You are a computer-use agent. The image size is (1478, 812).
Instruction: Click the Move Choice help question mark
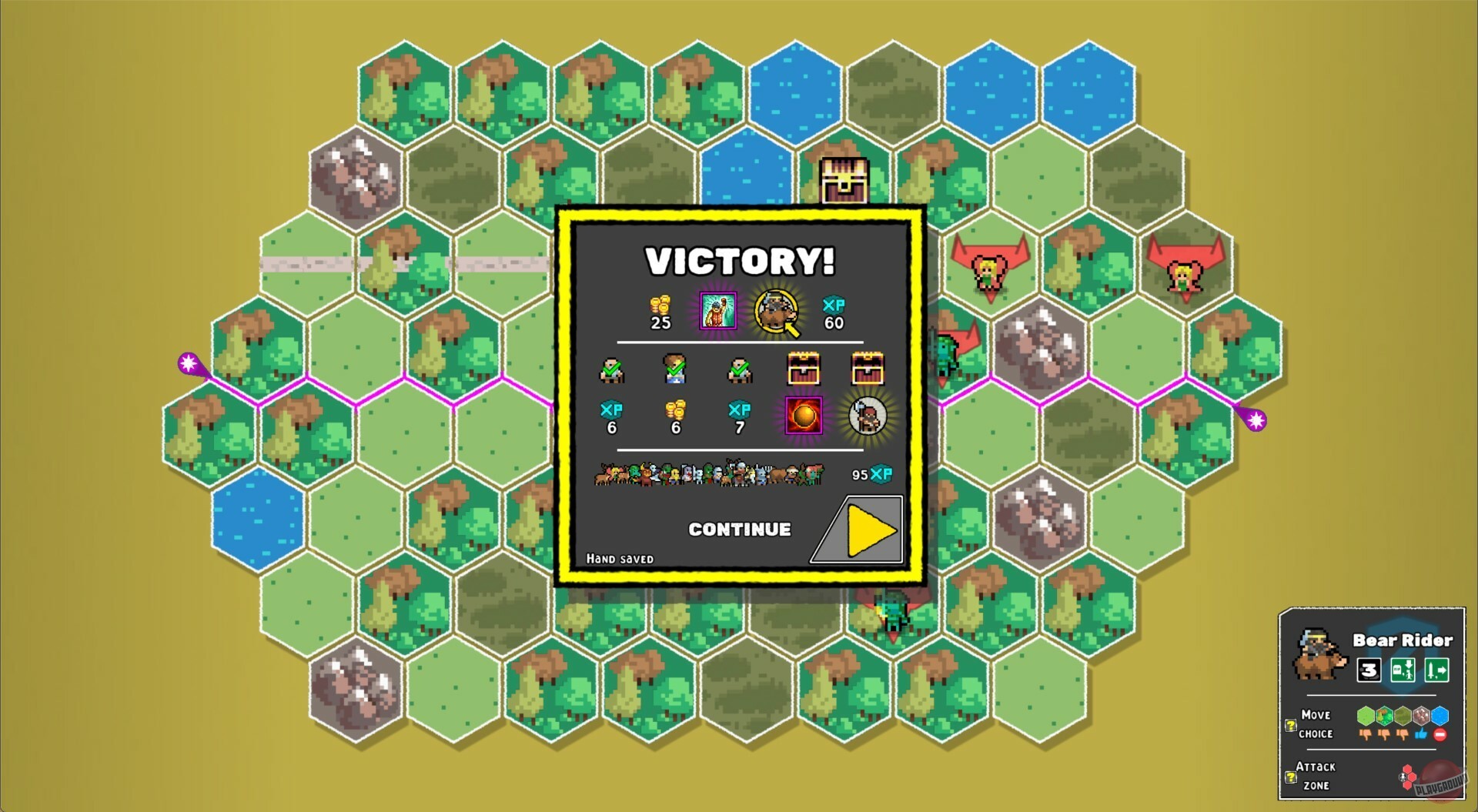pos(1290,727)
